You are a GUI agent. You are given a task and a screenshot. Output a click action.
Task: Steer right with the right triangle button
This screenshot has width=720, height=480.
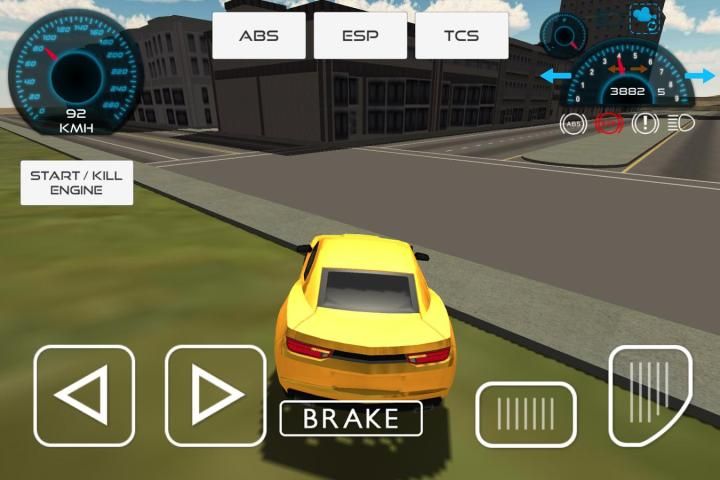tap(215, 395)
